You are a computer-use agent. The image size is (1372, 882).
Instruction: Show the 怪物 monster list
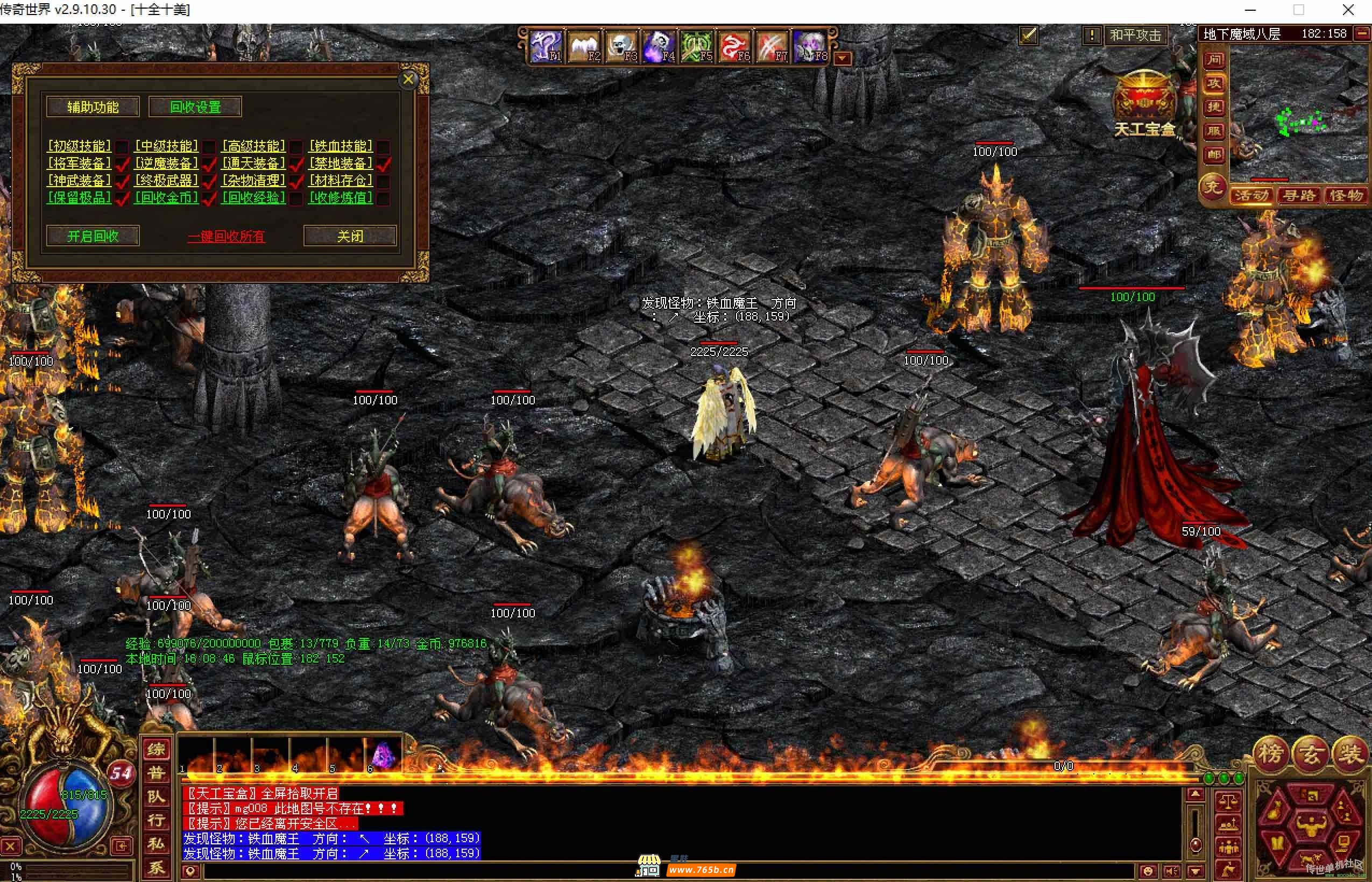click(1346, 196)
